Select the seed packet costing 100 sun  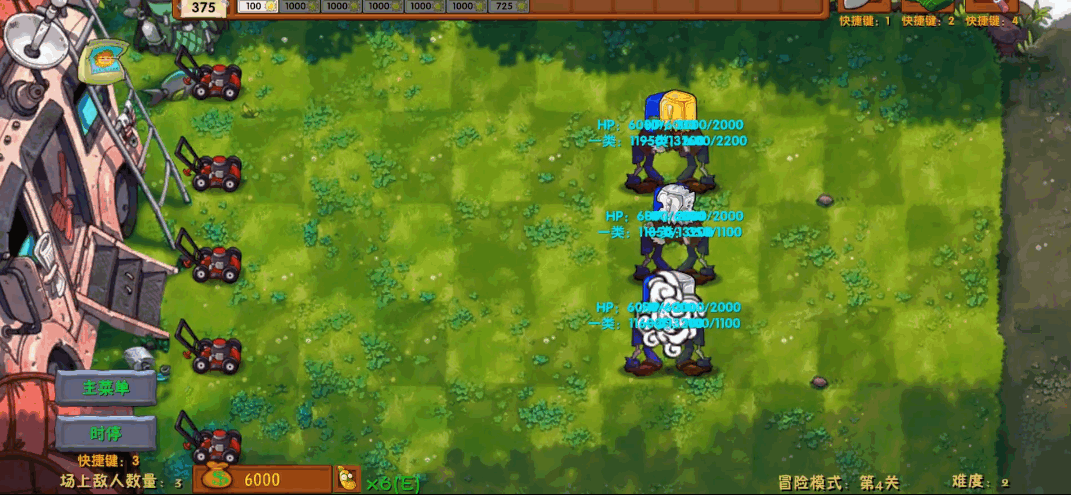click(x=258, y=7)
